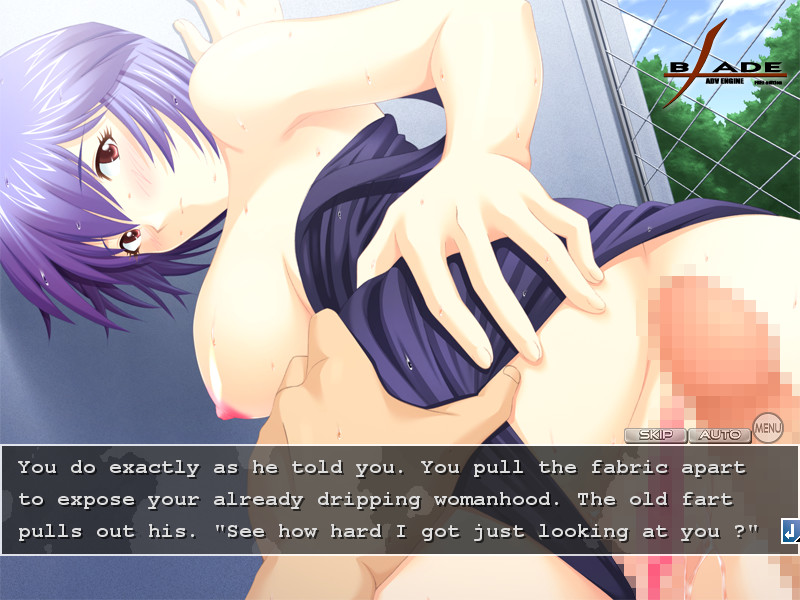This screenshot has height=600, width=800.
Task: Click the SKIP button
Action: click(655, 435)
